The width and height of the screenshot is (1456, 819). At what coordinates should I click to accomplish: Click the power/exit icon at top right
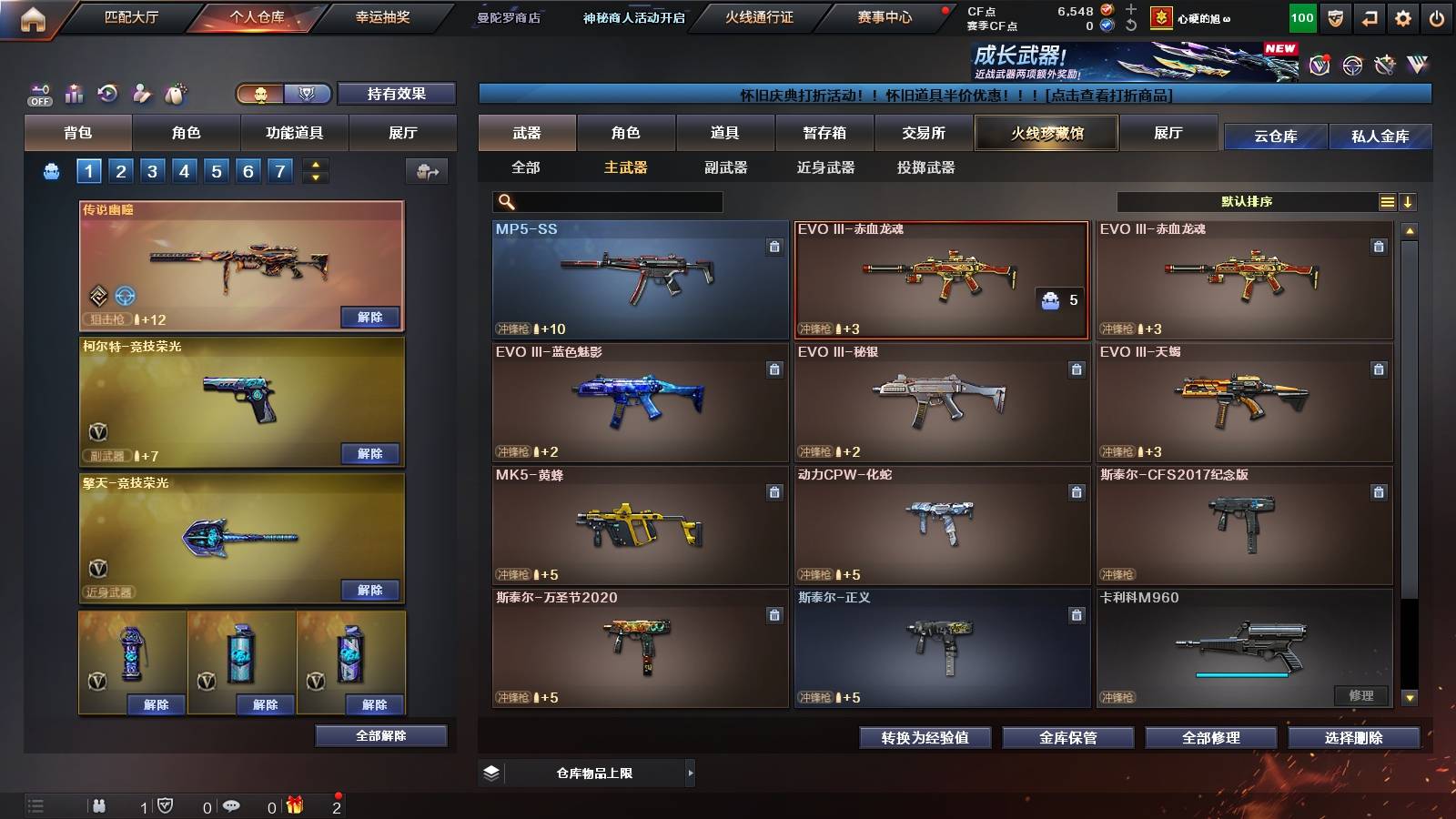point(1436,18)
